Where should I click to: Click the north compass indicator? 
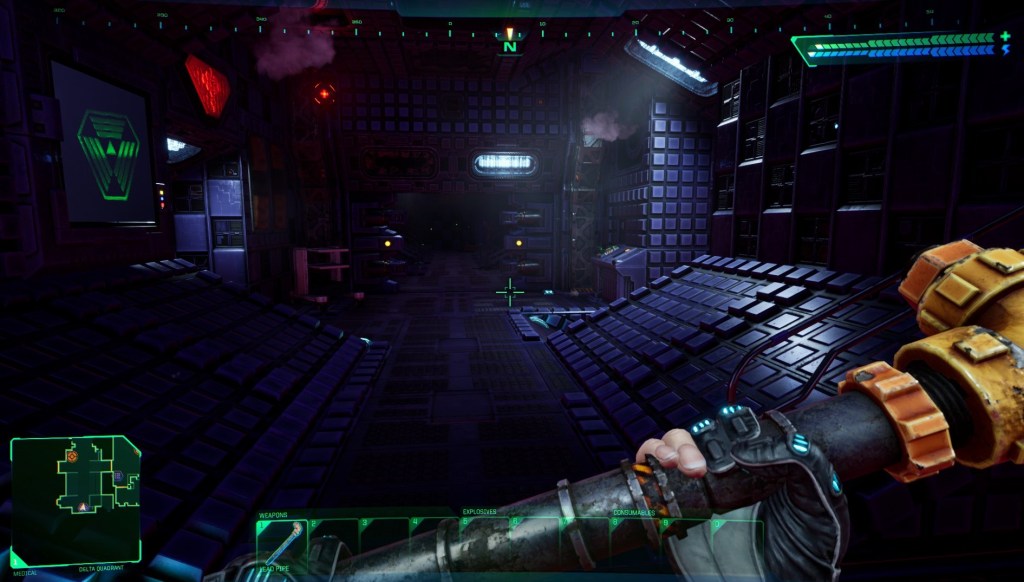[x=510, y=45]
